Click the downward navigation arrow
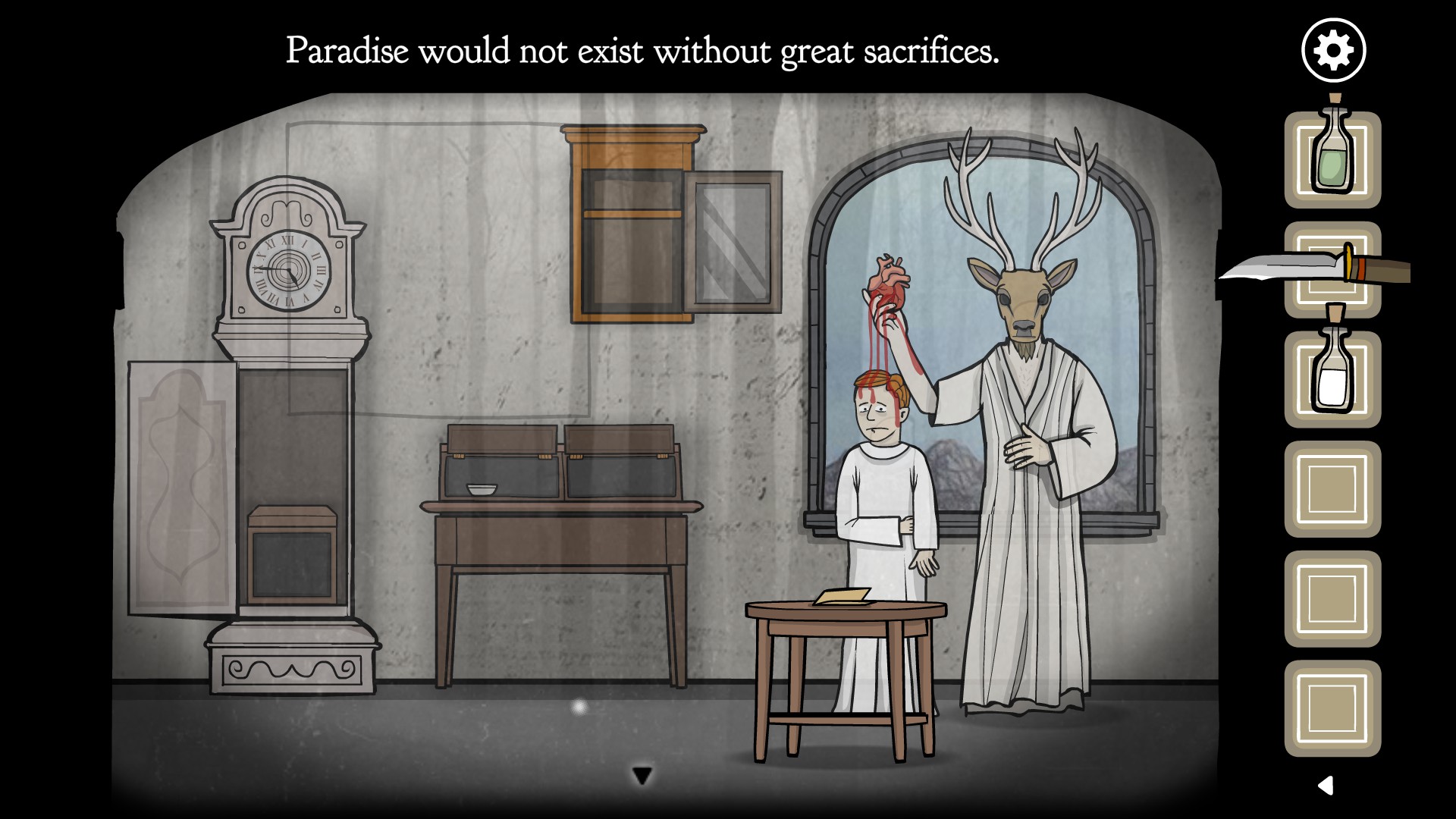 pos(642,776)
